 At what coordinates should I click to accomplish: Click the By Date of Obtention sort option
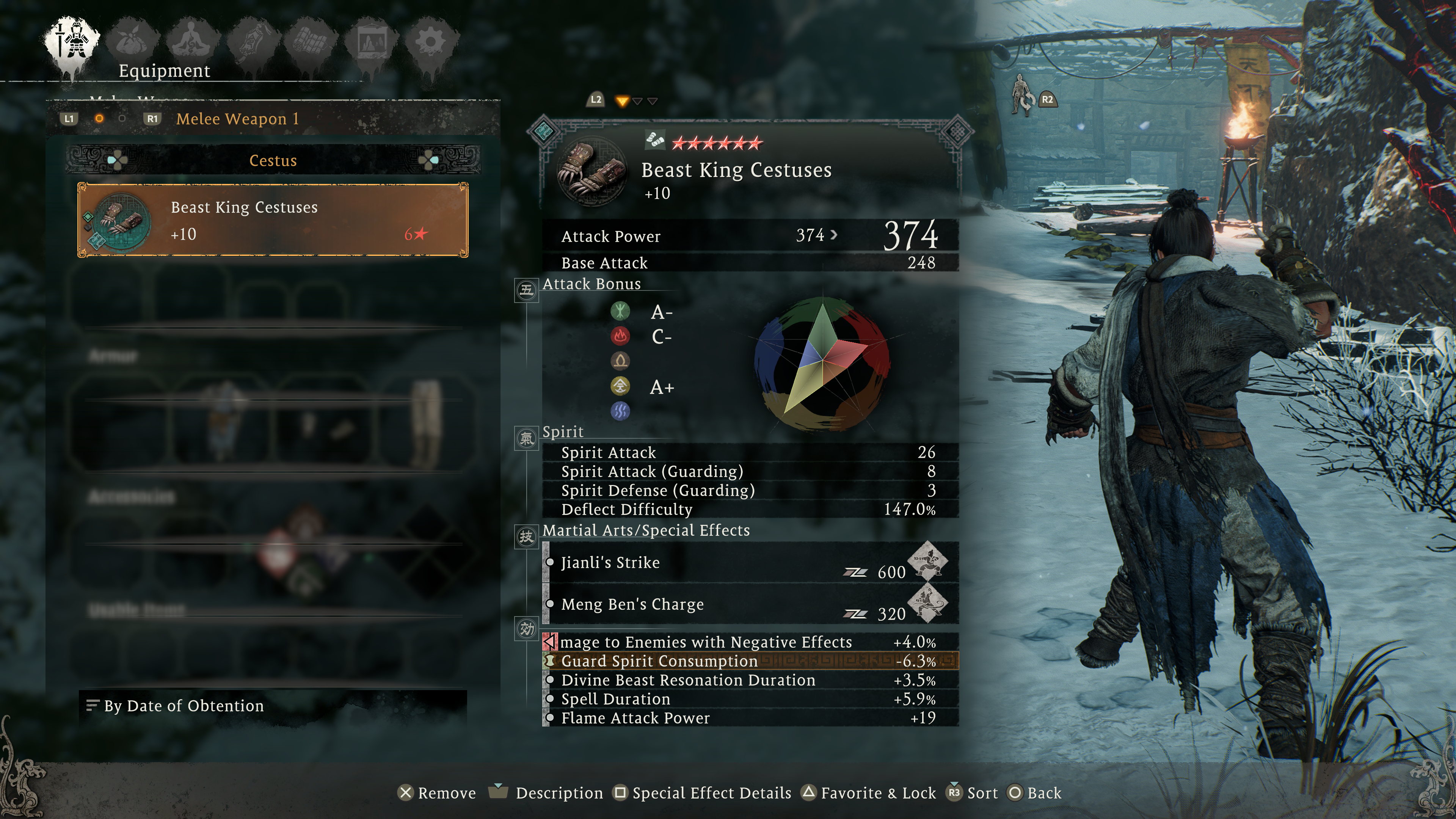pyautogui.click(x=183, y=706)
